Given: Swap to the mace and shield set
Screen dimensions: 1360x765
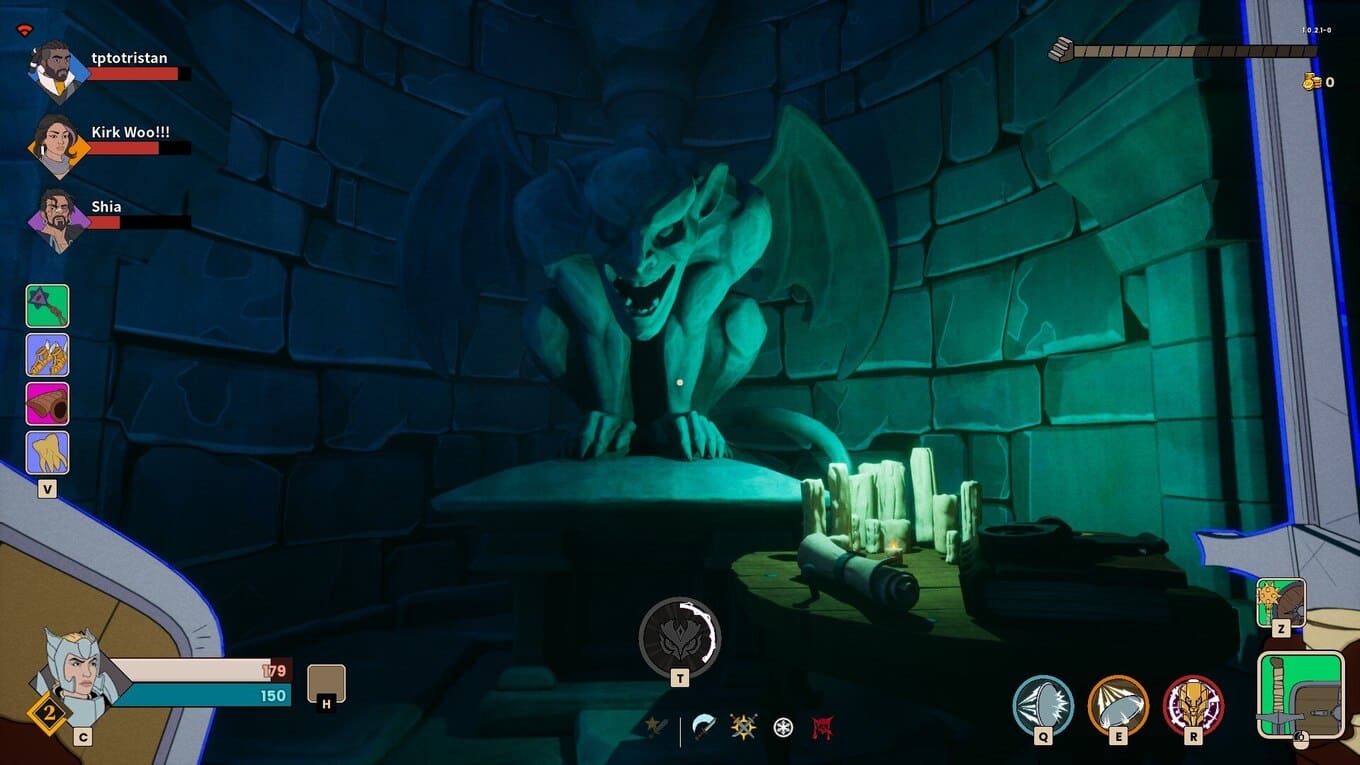Looking at the screenshot, I should pos(1280,602).
